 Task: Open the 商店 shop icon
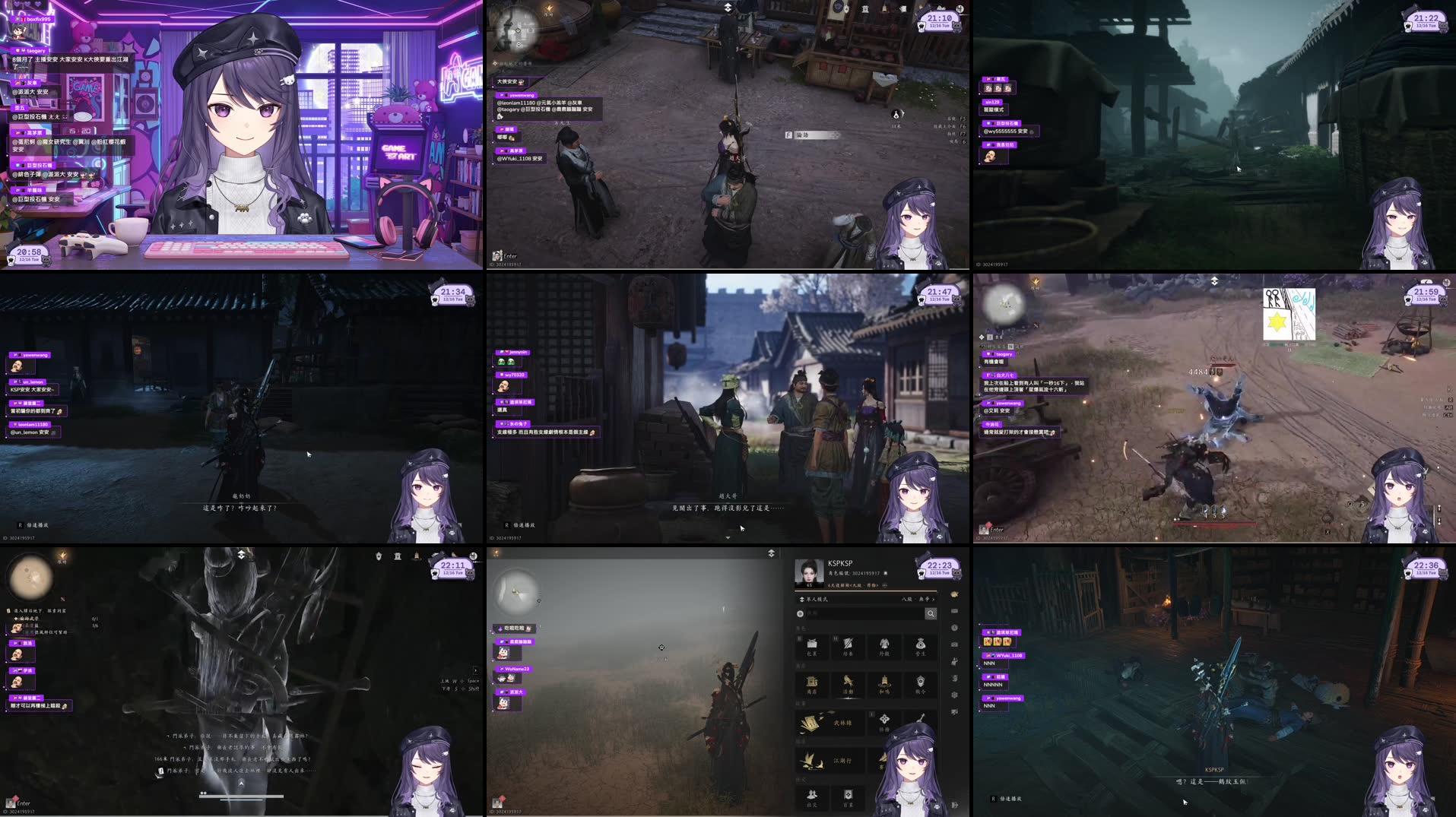(812, 682)
